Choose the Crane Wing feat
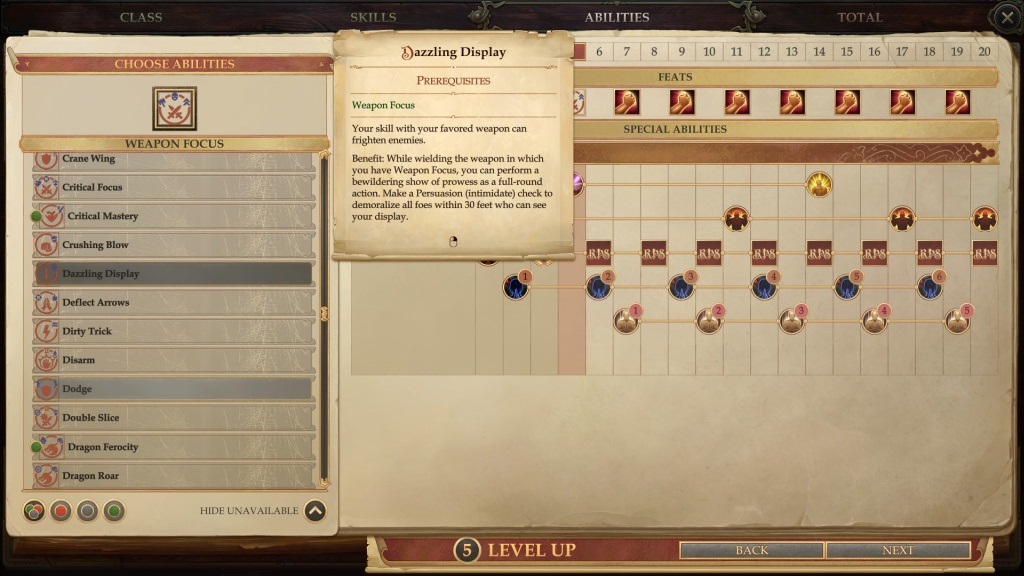Viewport: 1024px width, 576px height. click(175, 159)
